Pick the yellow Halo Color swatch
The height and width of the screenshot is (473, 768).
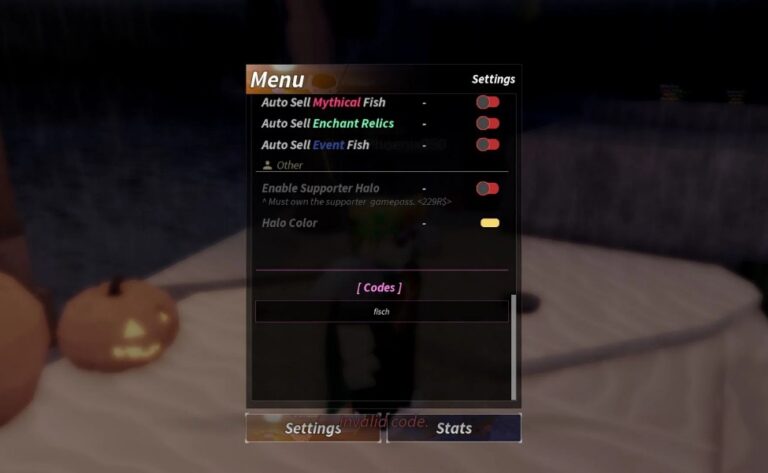489,223
